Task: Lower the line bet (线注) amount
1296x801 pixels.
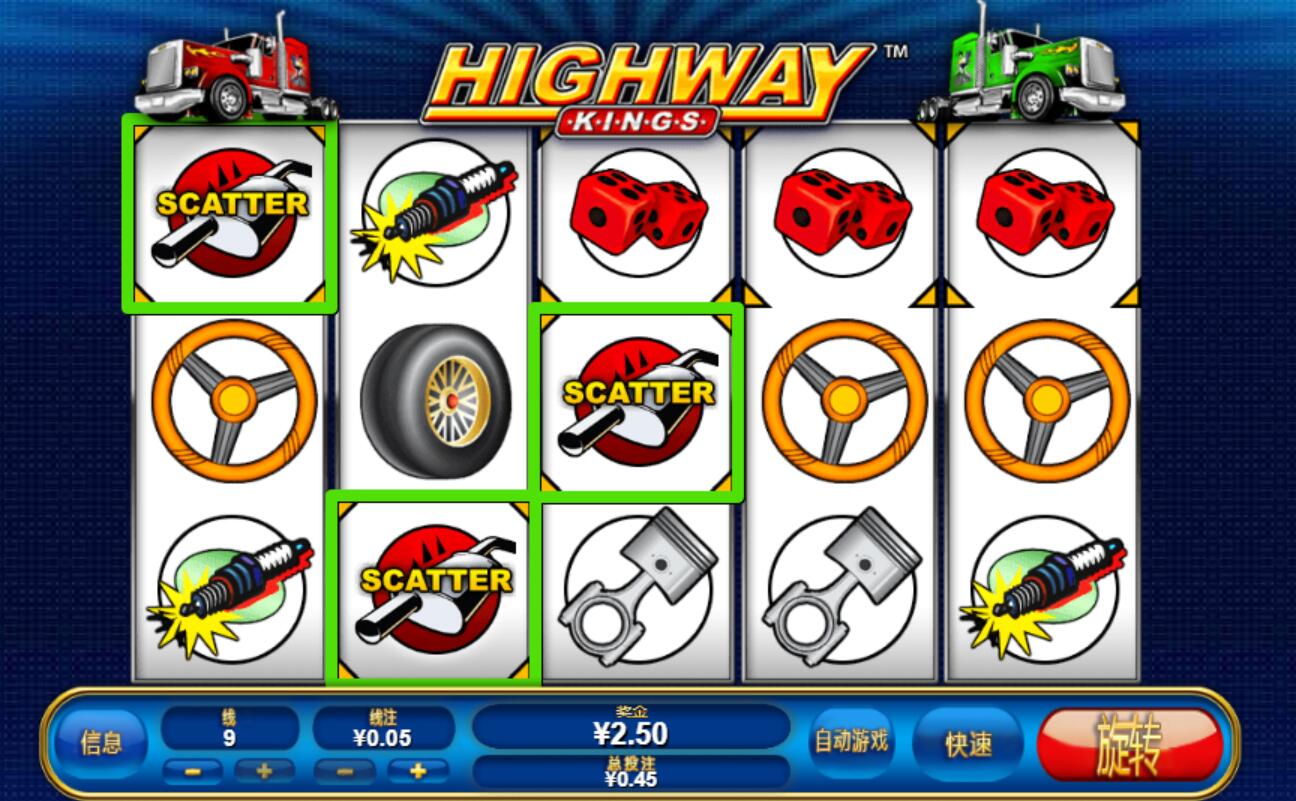Action: (345, 772)
